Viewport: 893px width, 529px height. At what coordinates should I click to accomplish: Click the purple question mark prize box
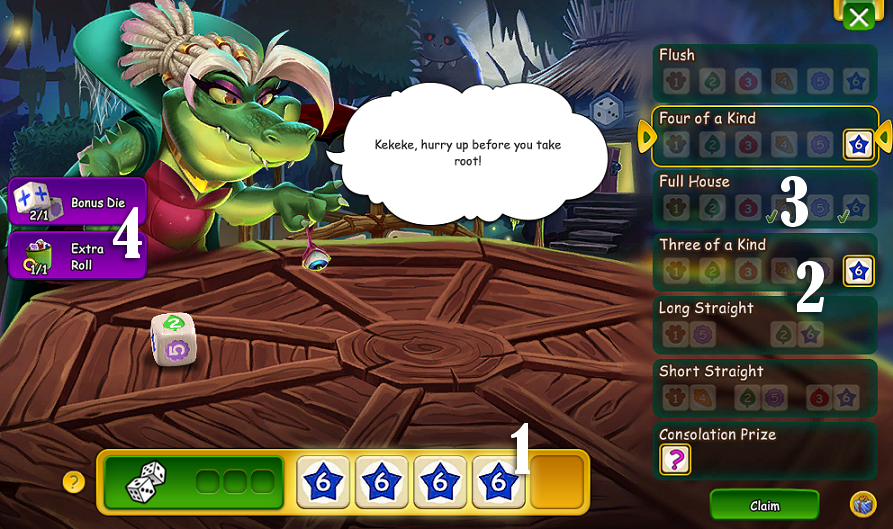tap(675, 460)
